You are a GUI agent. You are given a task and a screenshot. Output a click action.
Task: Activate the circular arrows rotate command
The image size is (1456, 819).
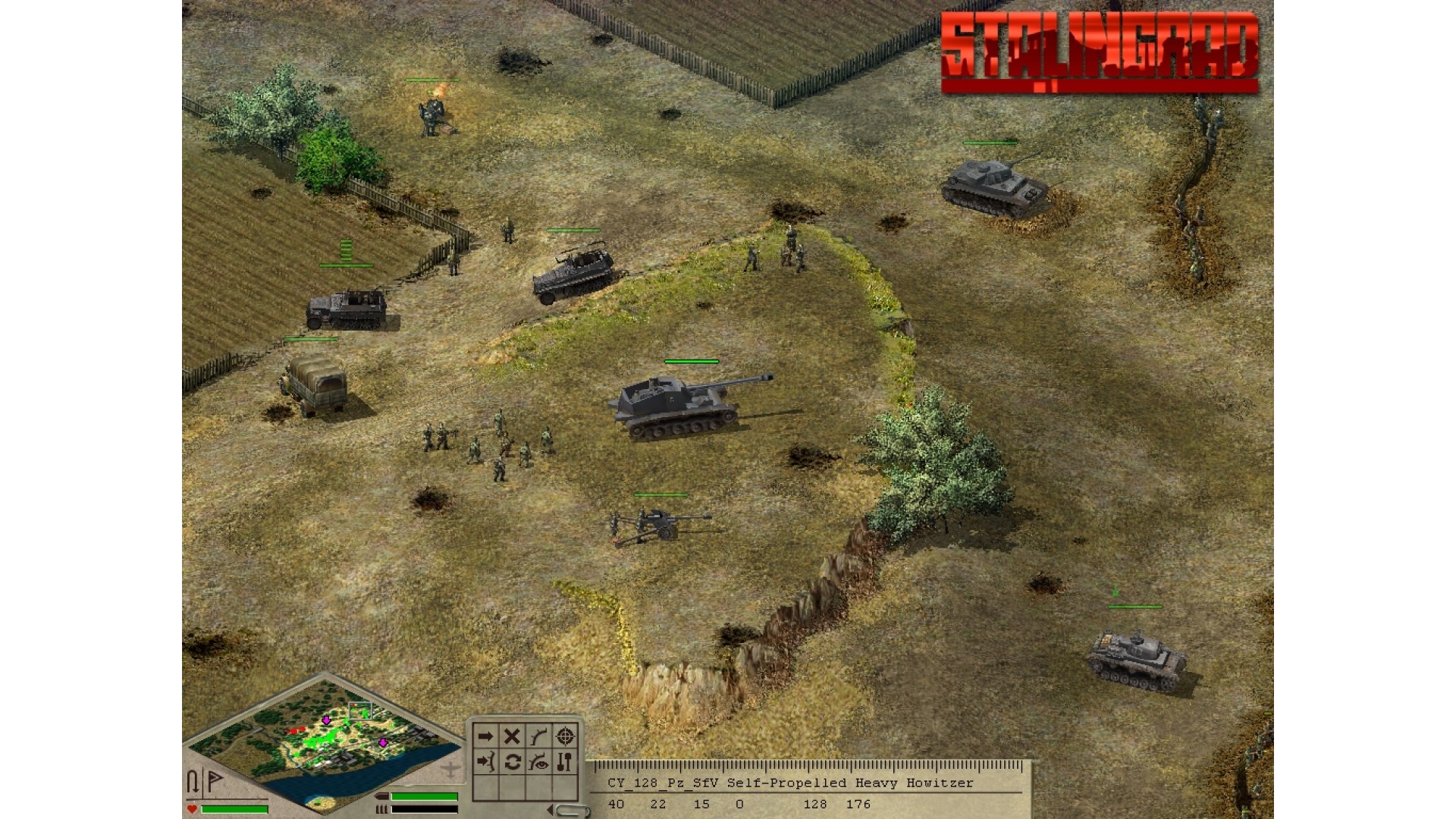[x=512, y=762]
